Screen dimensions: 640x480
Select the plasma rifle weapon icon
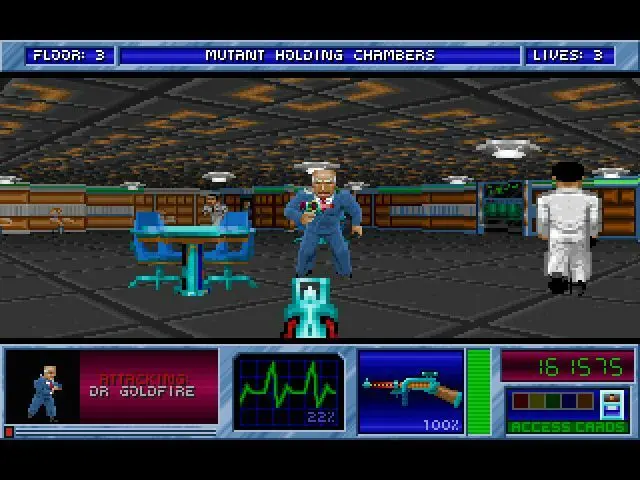point(411,387)
